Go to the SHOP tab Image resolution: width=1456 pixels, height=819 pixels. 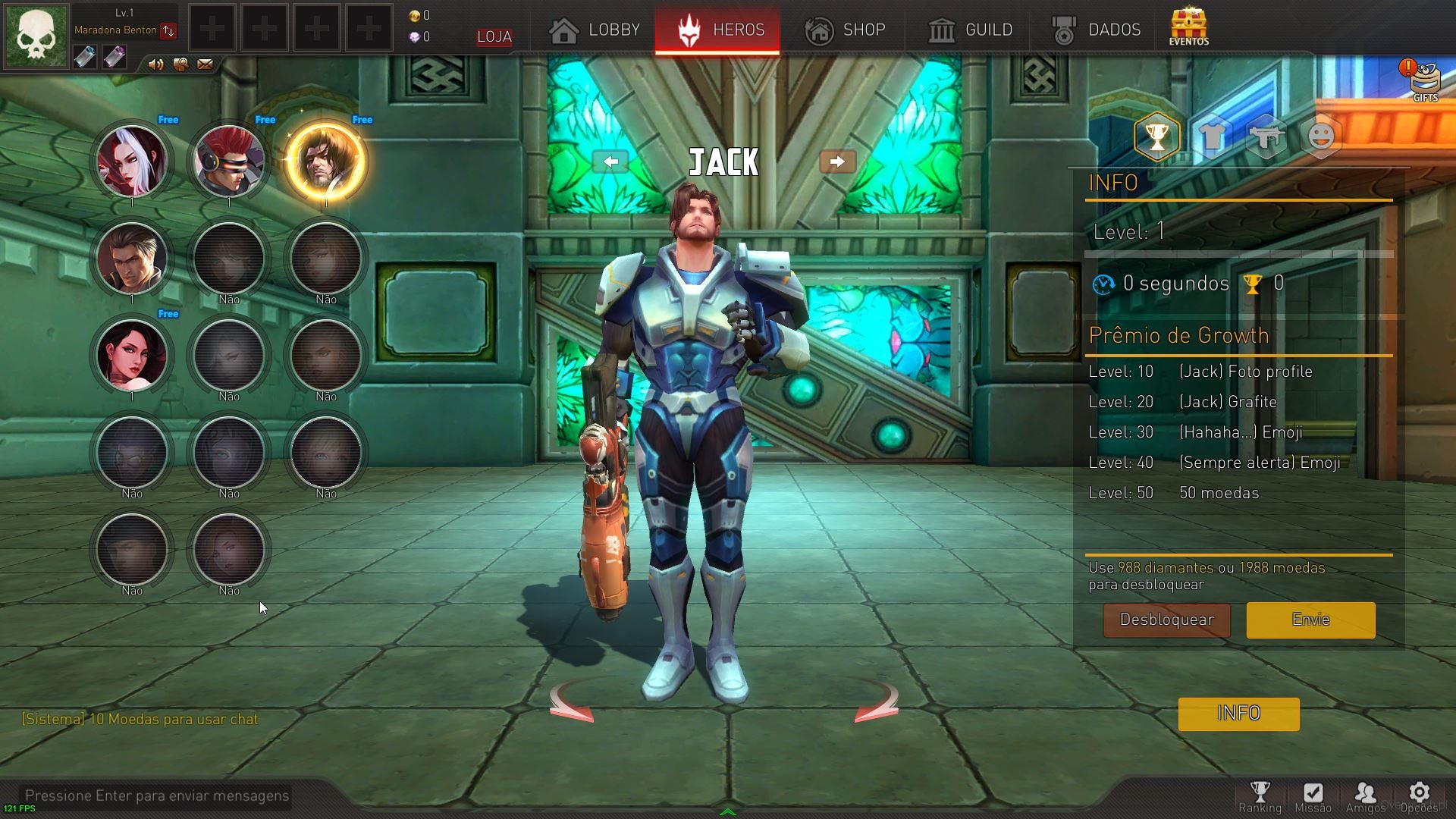coord(845,30)
